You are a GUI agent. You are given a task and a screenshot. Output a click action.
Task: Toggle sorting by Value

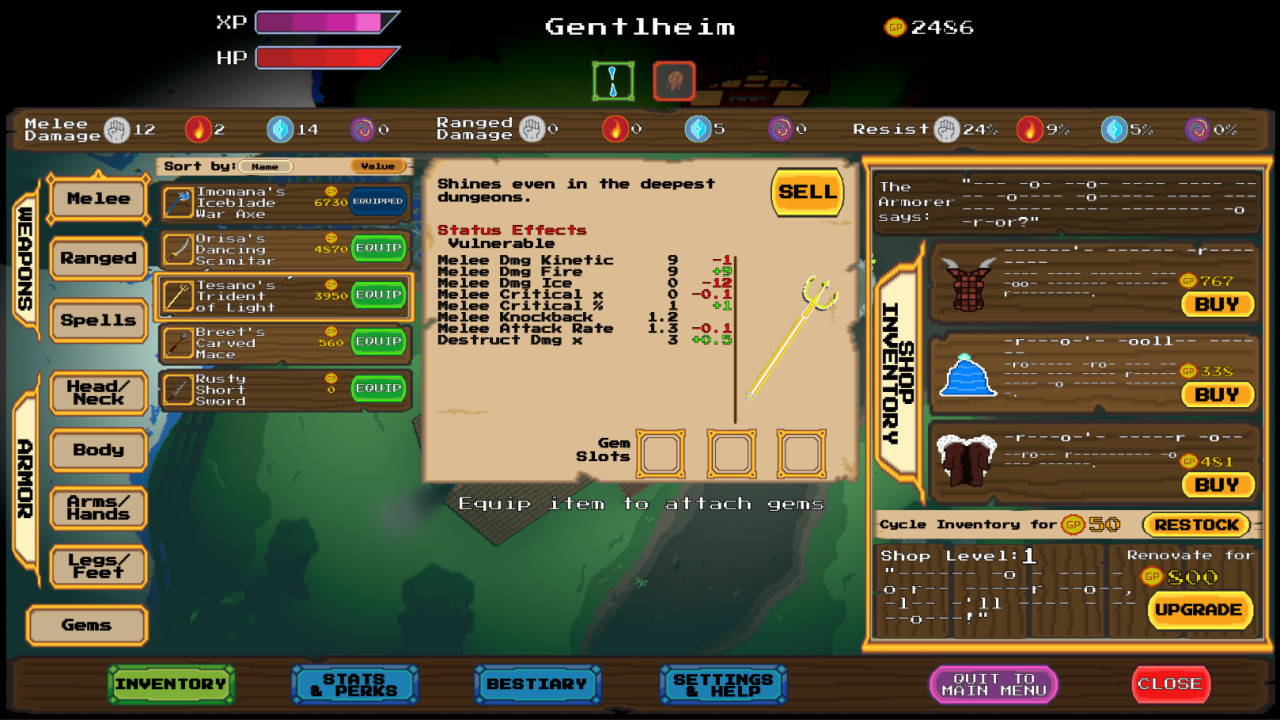click(378, 166)
